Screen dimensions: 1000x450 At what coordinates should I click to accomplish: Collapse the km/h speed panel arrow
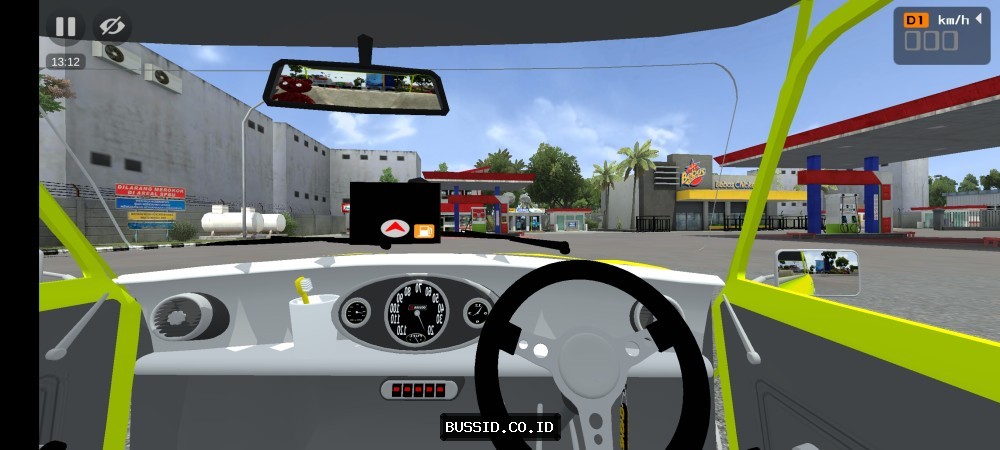(977, 19)
